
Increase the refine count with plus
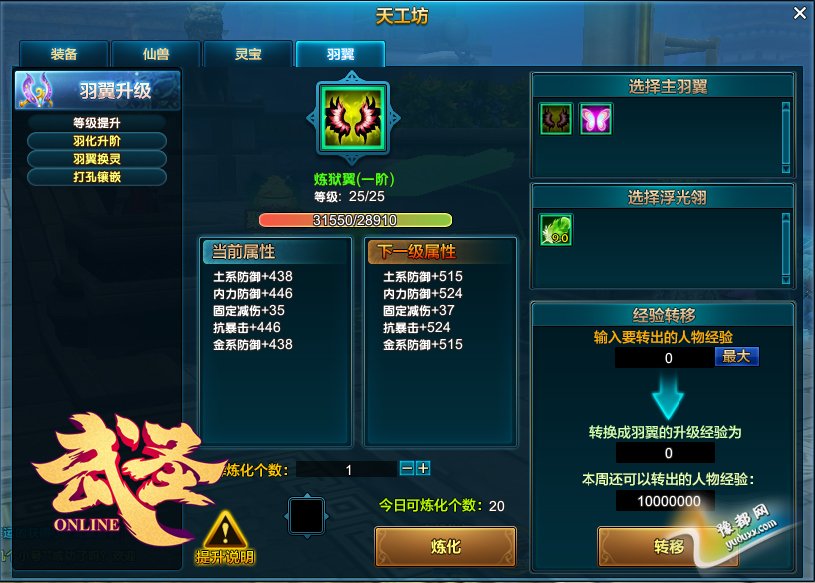tap(423, 468)
